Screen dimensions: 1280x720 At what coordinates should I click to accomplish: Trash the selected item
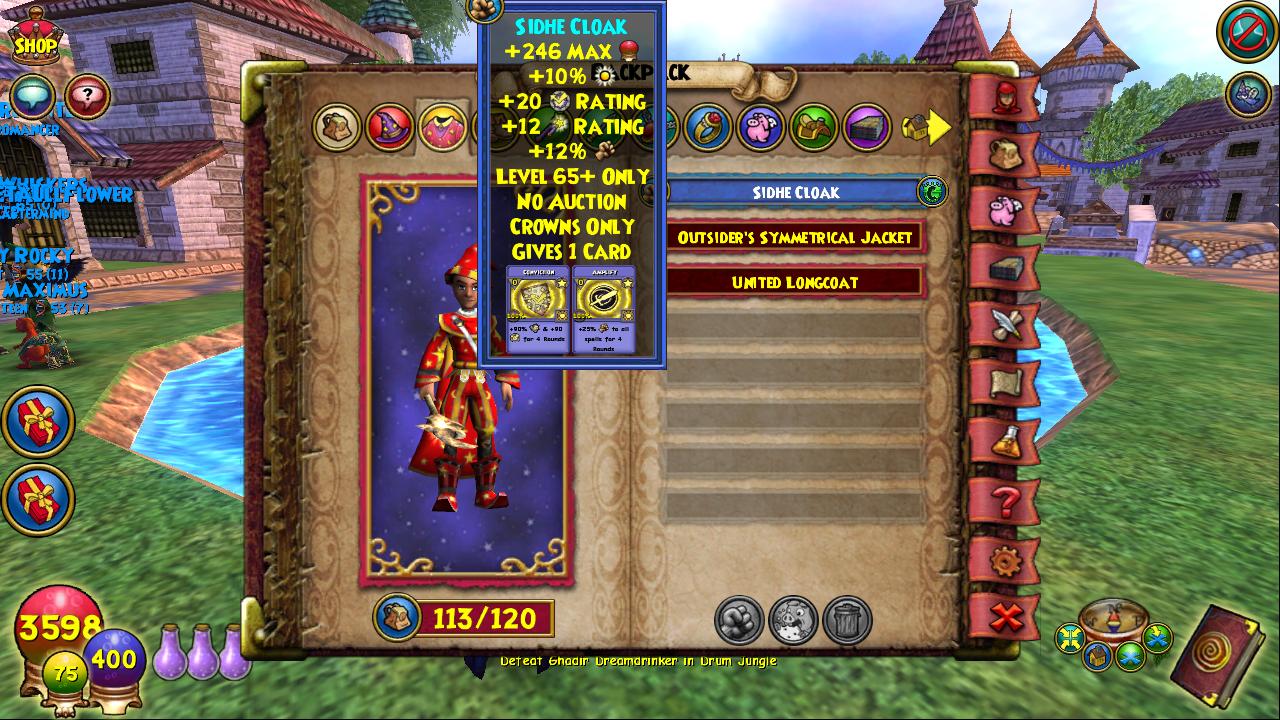[x=847, y=620]
